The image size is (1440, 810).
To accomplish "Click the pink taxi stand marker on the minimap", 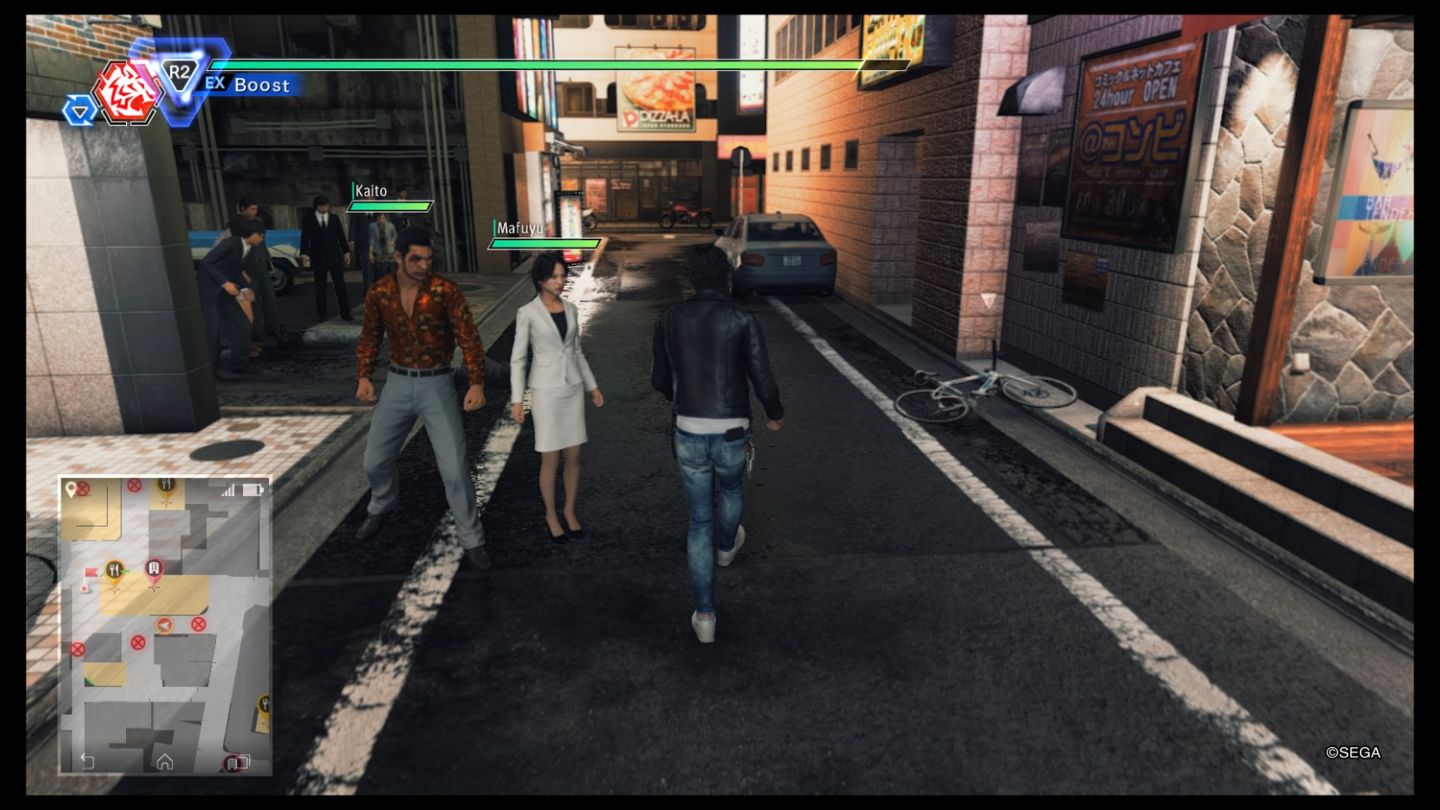I will pyautogui.click(x=152, y=567).
